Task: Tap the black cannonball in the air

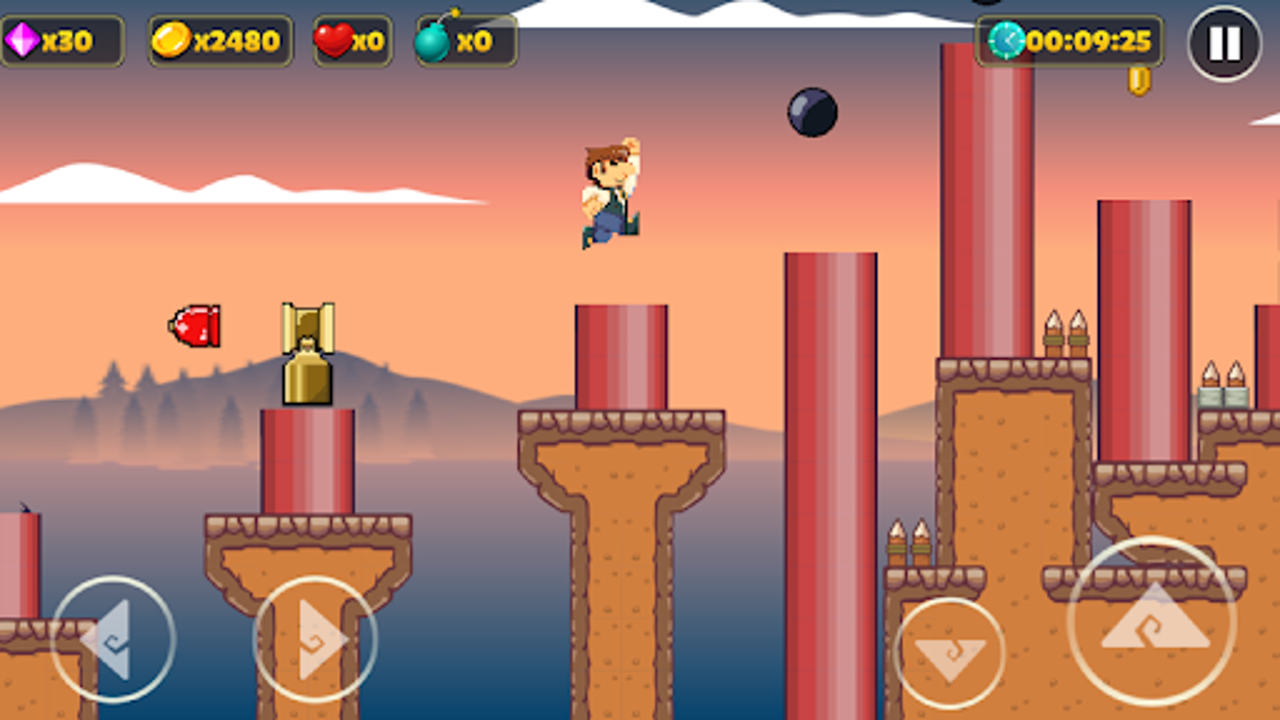Action: pyautogui.click(x=810, y=113)
